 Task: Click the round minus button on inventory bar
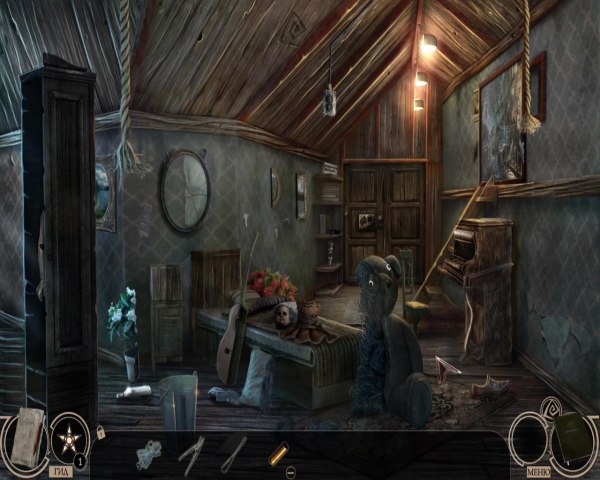(x=290, y=470)
